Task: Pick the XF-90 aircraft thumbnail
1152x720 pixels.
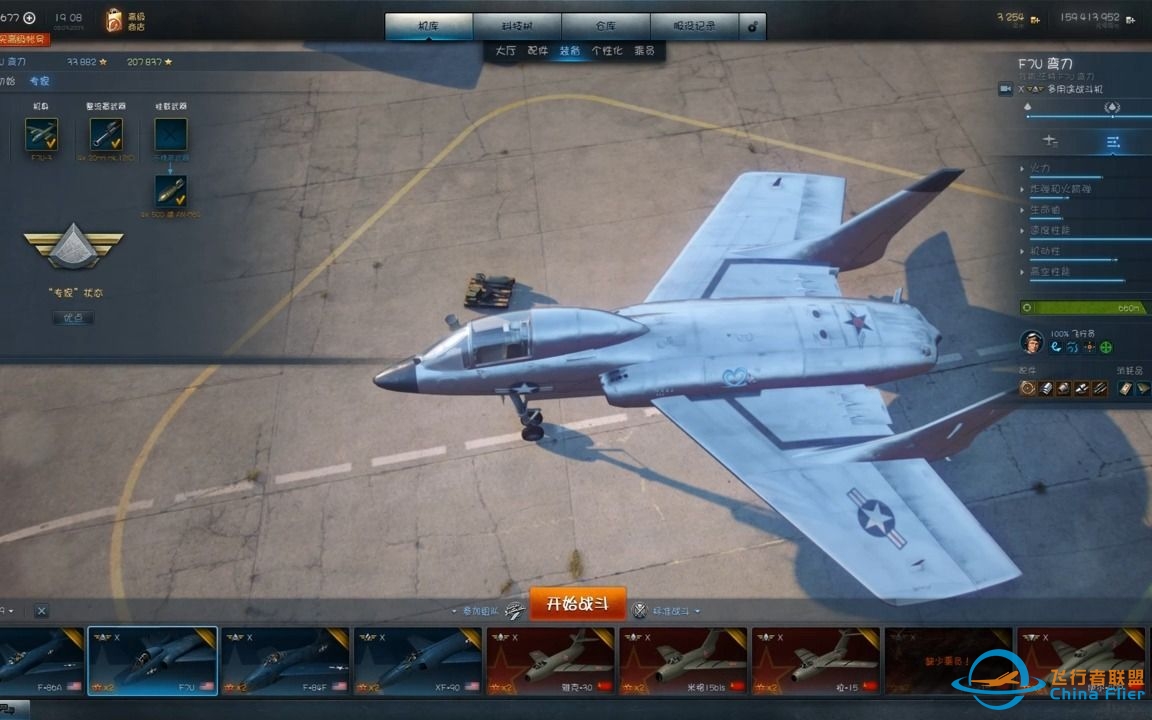Action: 416,661
